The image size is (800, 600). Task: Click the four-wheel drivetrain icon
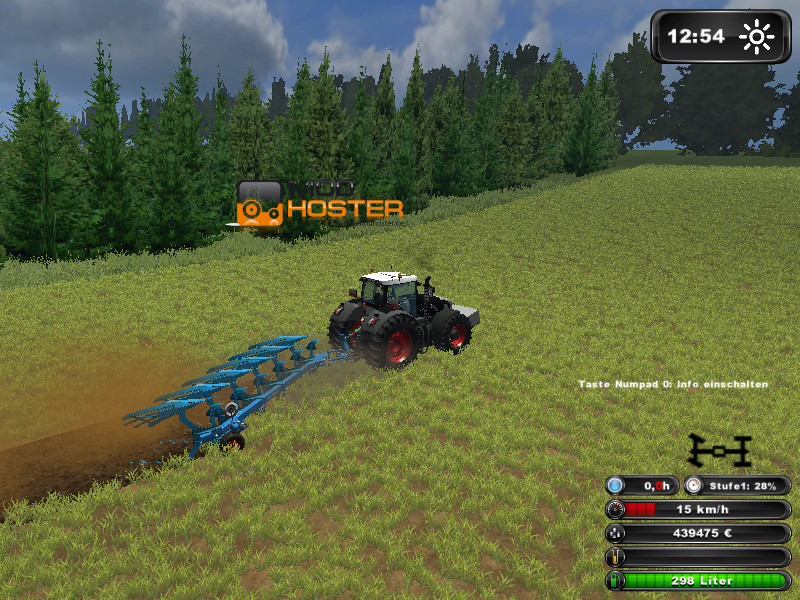[719, 451]
